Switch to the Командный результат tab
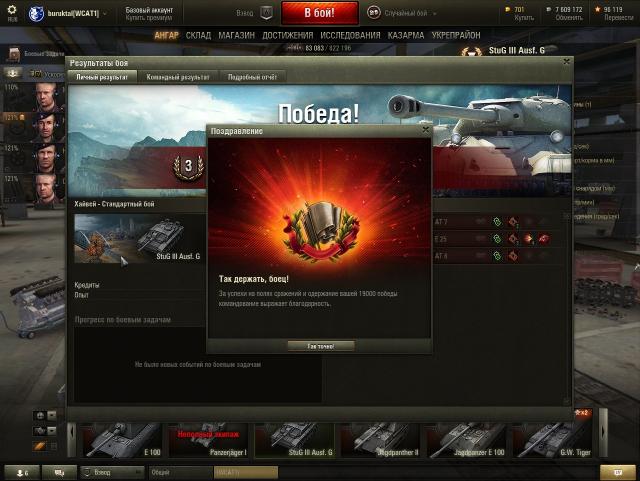Screen dimensions: 640x481 178,76
